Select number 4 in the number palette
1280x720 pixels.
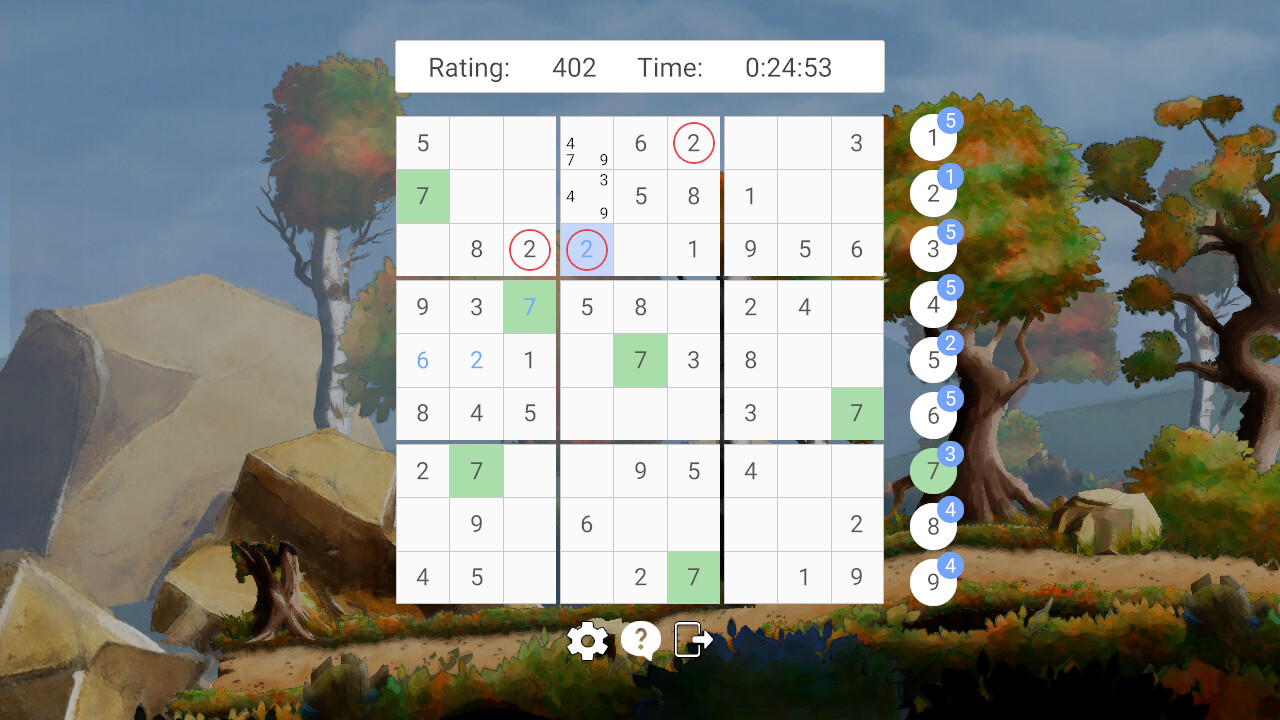click(932, 304)
